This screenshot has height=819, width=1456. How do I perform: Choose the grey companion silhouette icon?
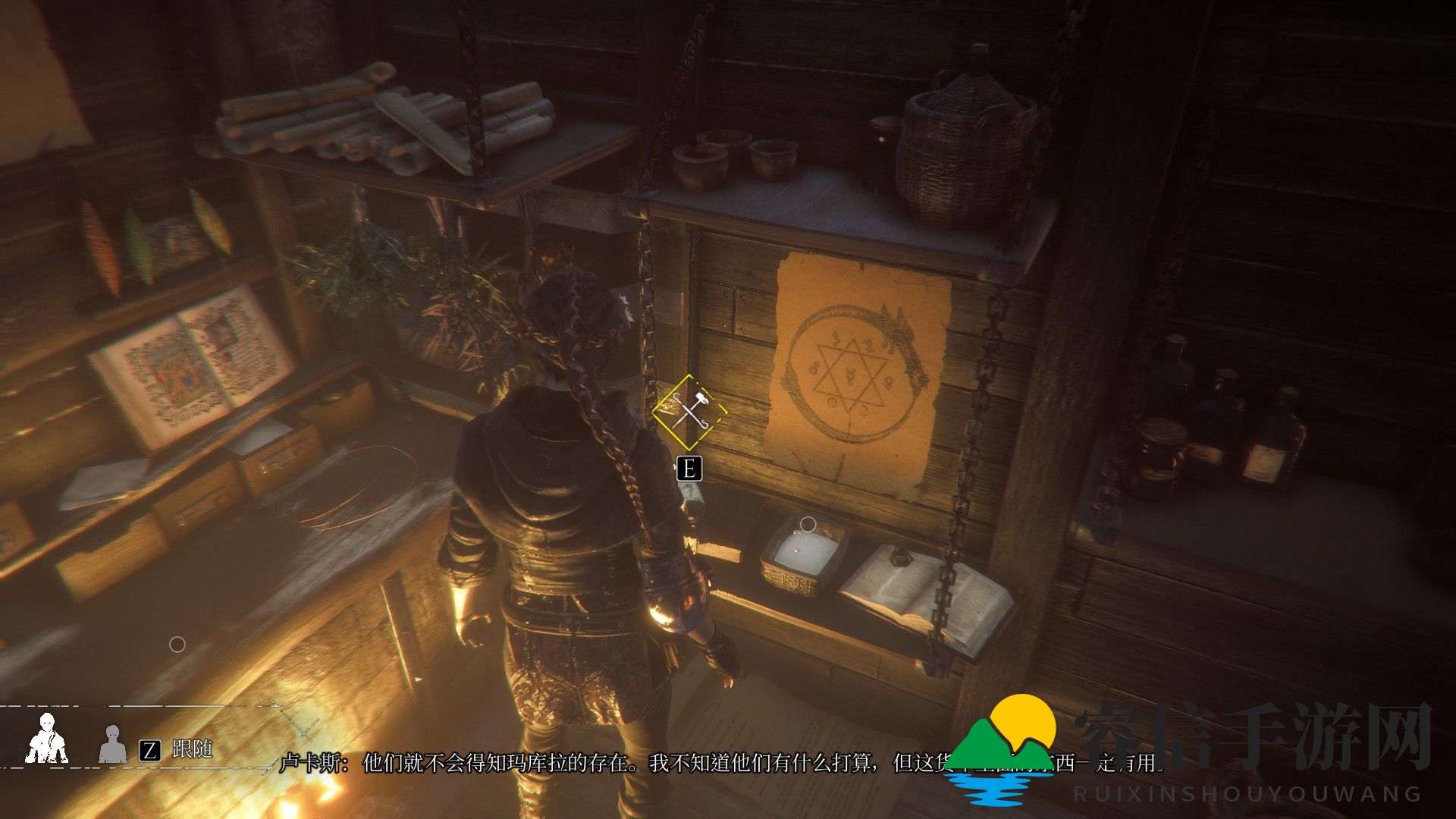point(113,745)
